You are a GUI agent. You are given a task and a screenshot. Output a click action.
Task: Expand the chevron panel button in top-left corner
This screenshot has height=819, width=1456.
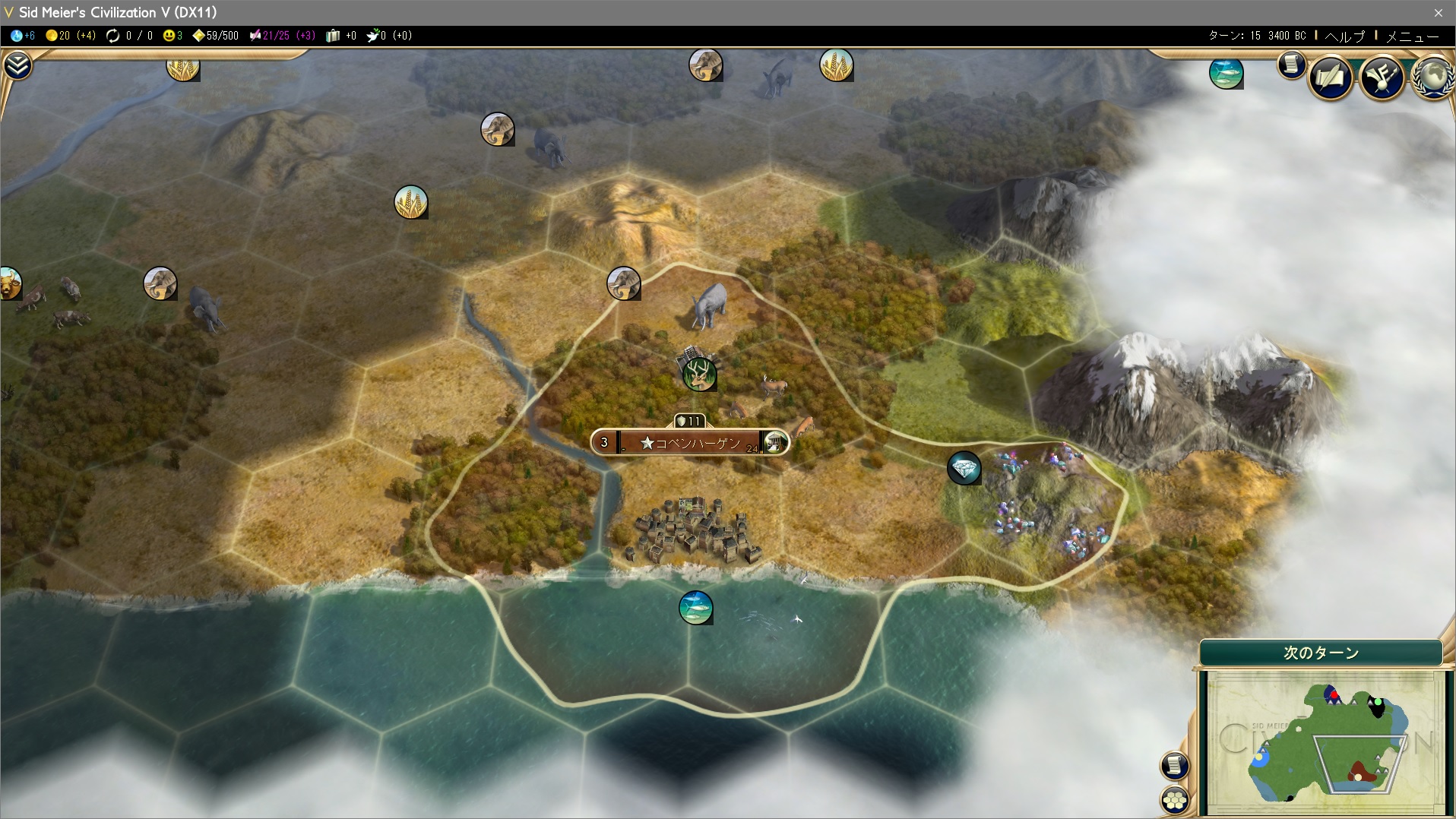[x=17, y=66]
